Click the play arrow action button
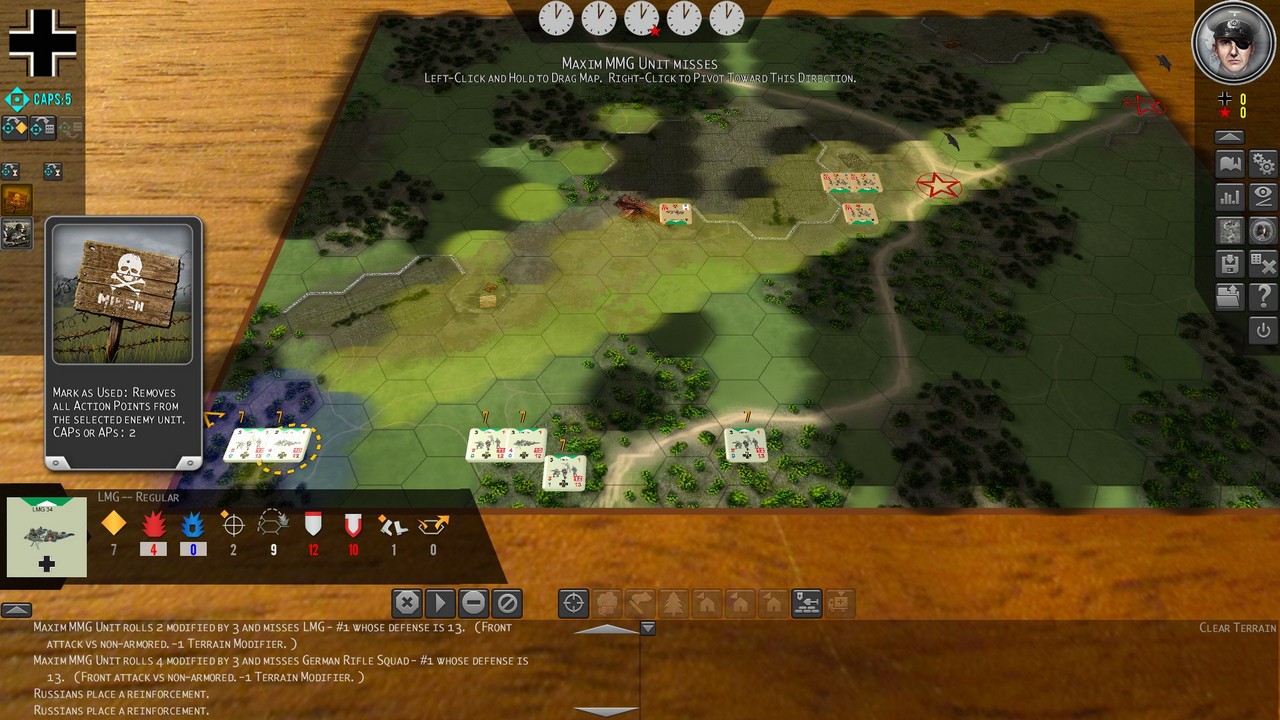 click(x=440, y=603)
